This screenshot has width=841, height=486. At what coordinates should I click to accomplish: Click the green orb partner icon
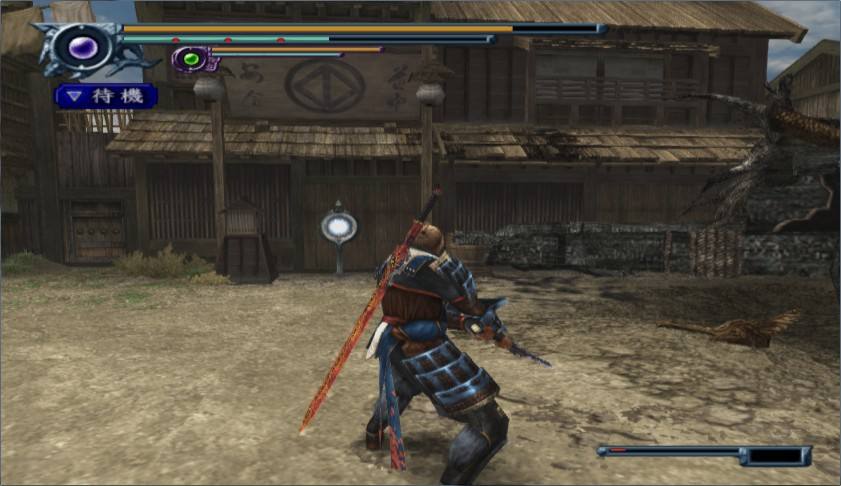pos(189,59)
